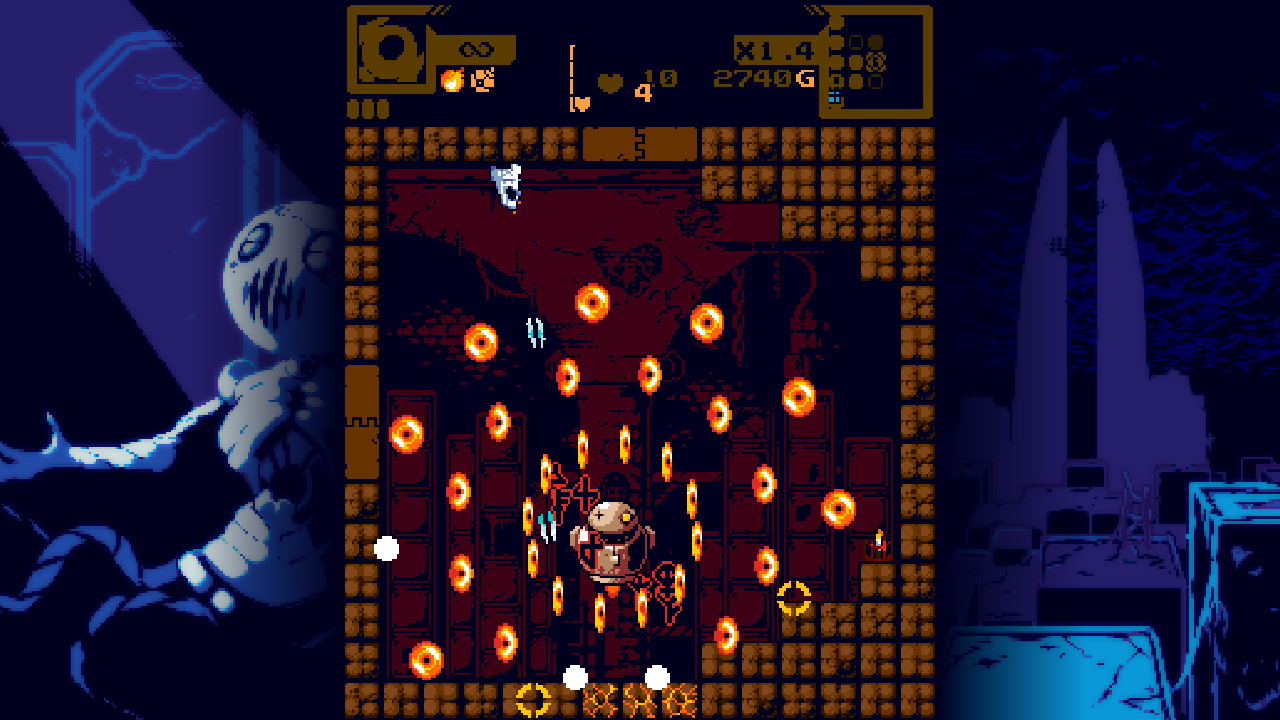Click the white orb pickup by the left wall
1280x720 pixels.
click(386, 546)
